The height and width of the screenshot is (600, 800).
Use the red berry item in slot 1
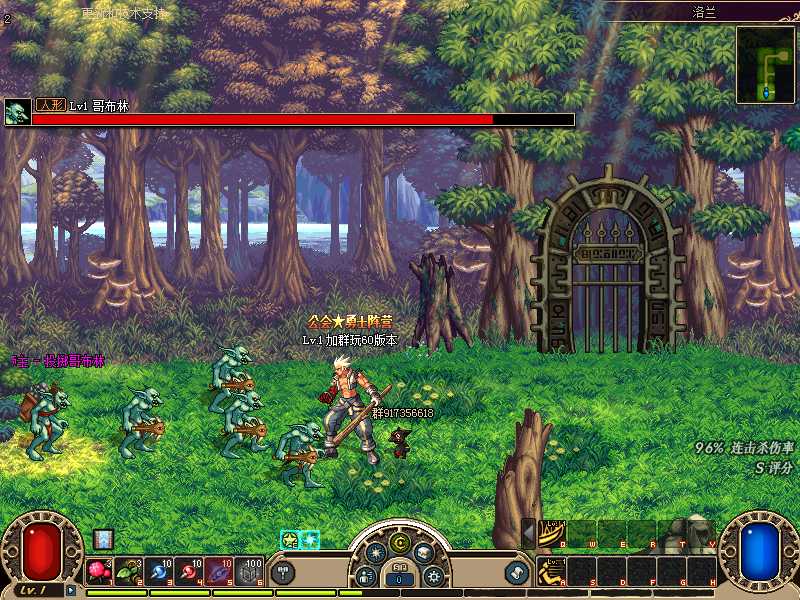99,571
